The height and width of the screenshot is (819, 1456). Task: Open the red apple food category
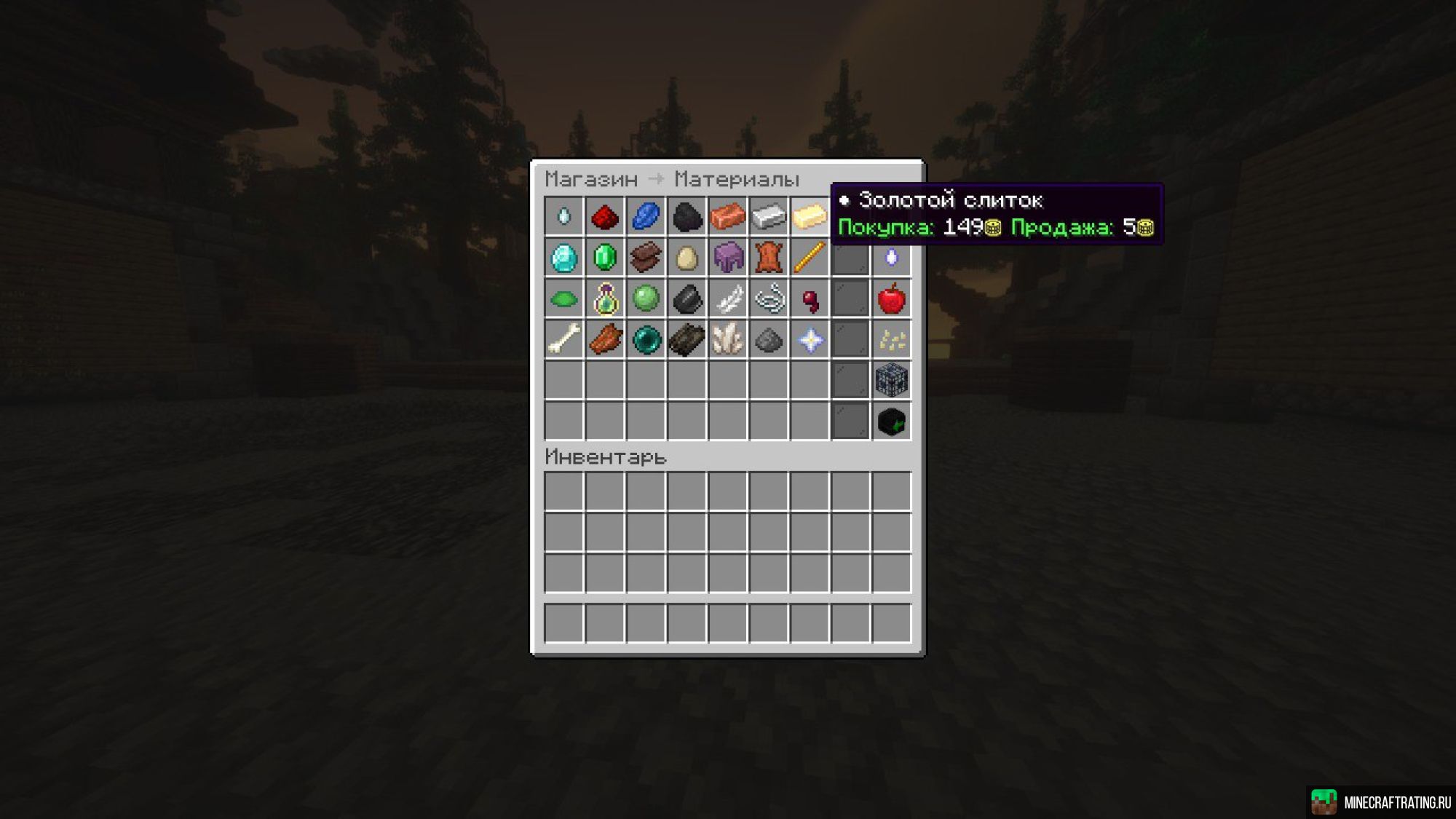point(891,298)
